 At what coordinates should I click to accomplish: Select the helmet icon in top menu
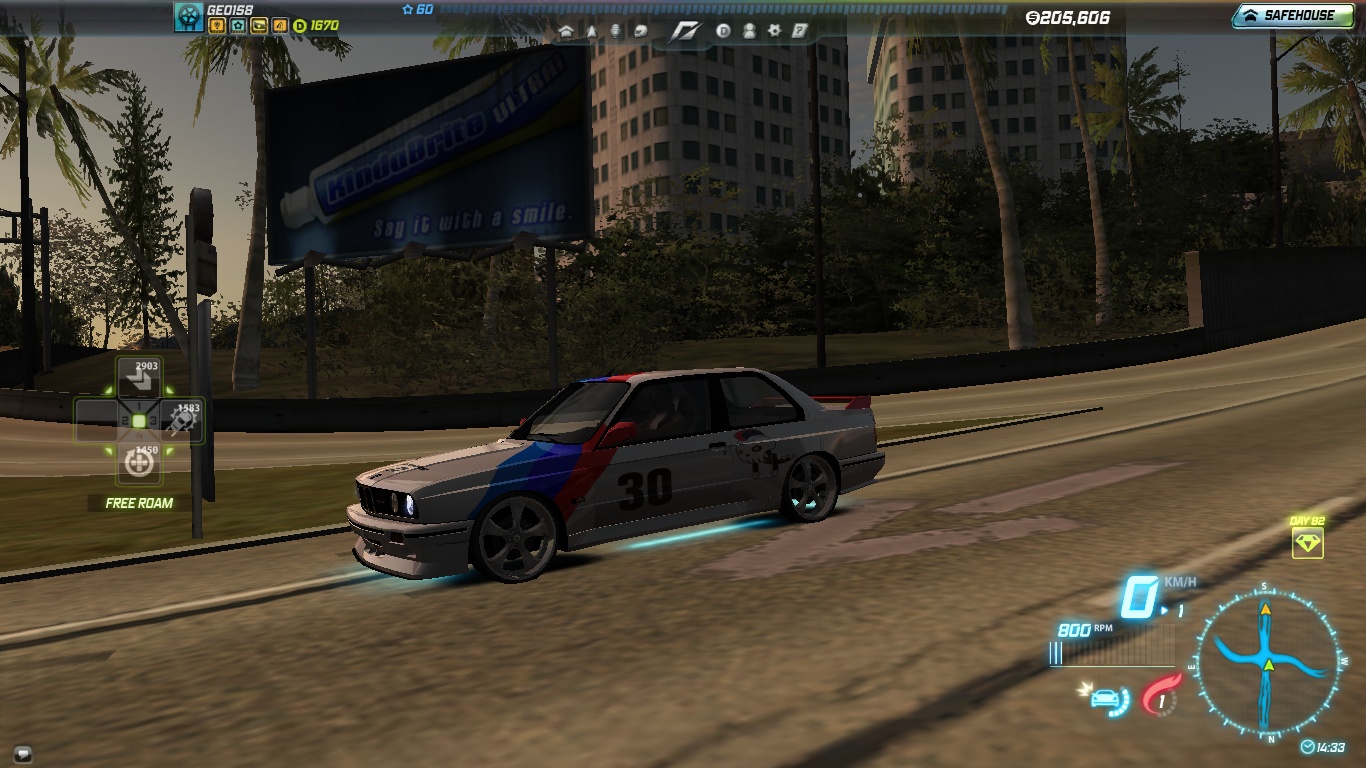(x=639, y=31)
